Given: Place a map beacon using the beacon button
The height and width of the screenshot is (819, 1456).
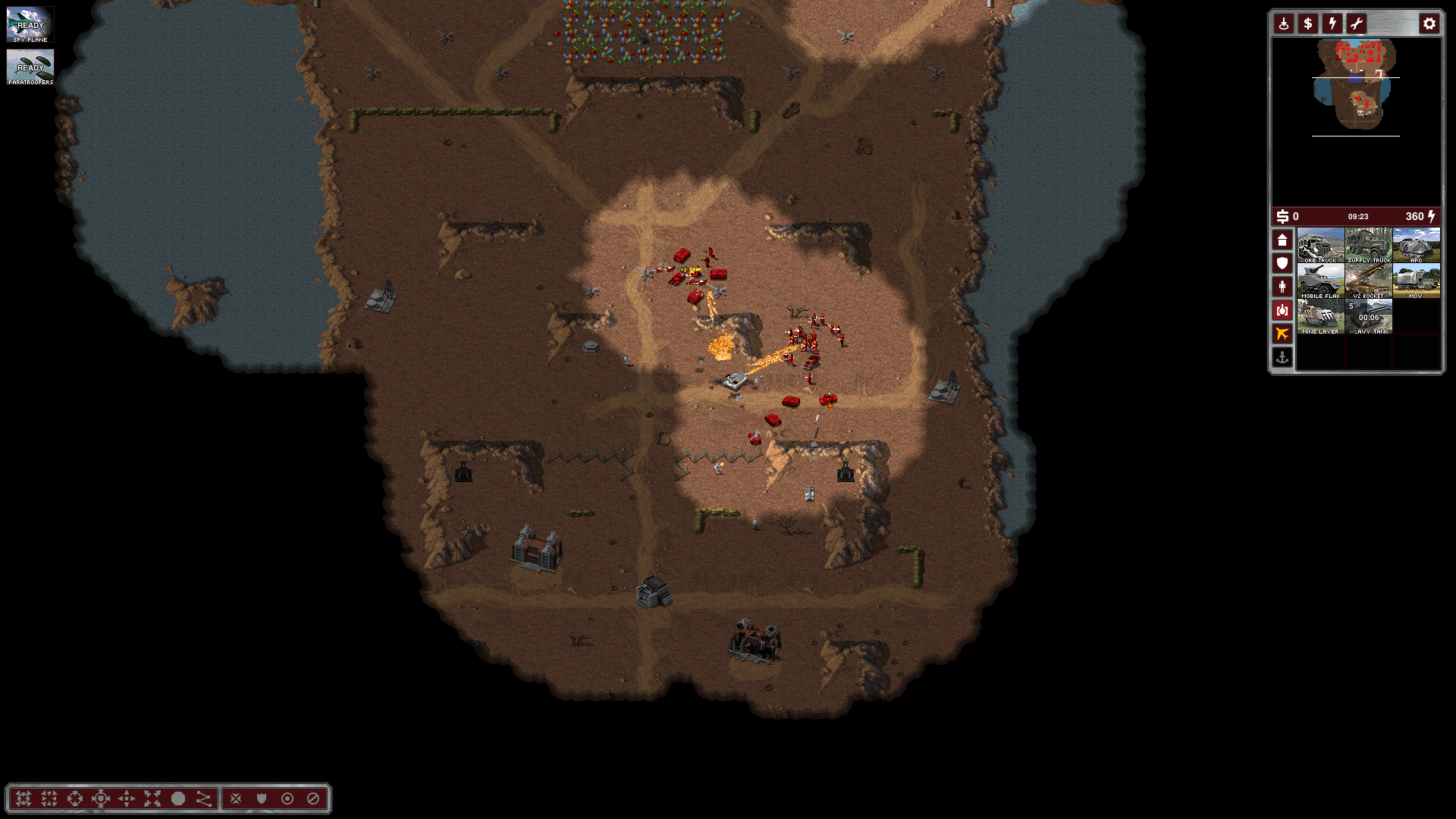Looking at the screenshot, I should coord(1284,24).
